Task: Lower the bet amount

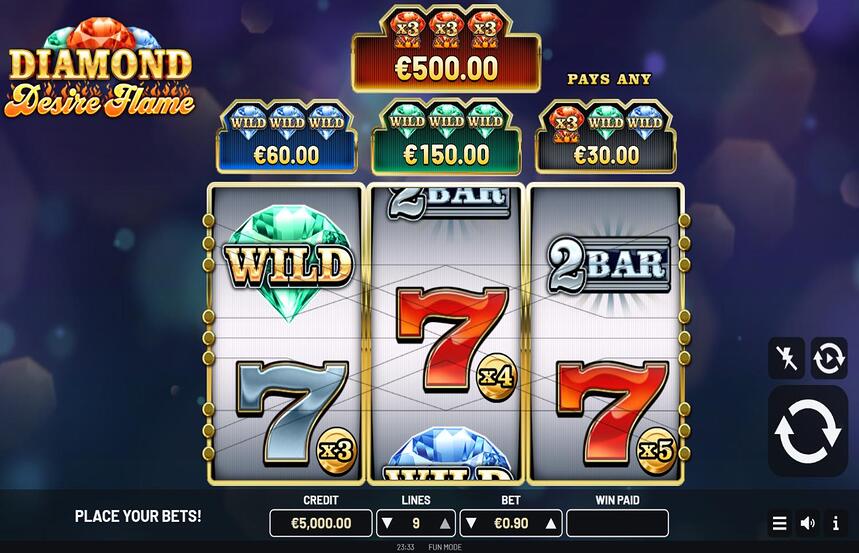Action: pos(471,523)
